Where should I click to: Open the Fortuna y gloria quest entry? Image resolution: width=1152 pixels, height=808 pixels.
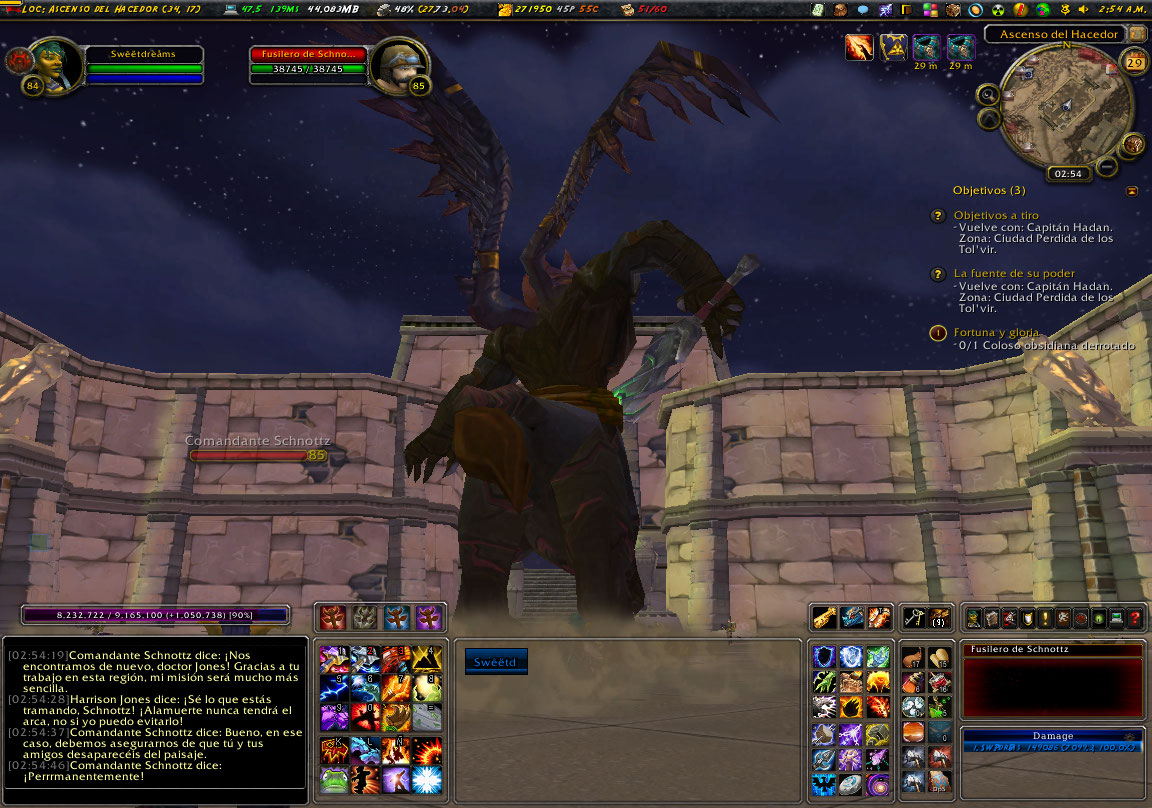coord(996,332)
